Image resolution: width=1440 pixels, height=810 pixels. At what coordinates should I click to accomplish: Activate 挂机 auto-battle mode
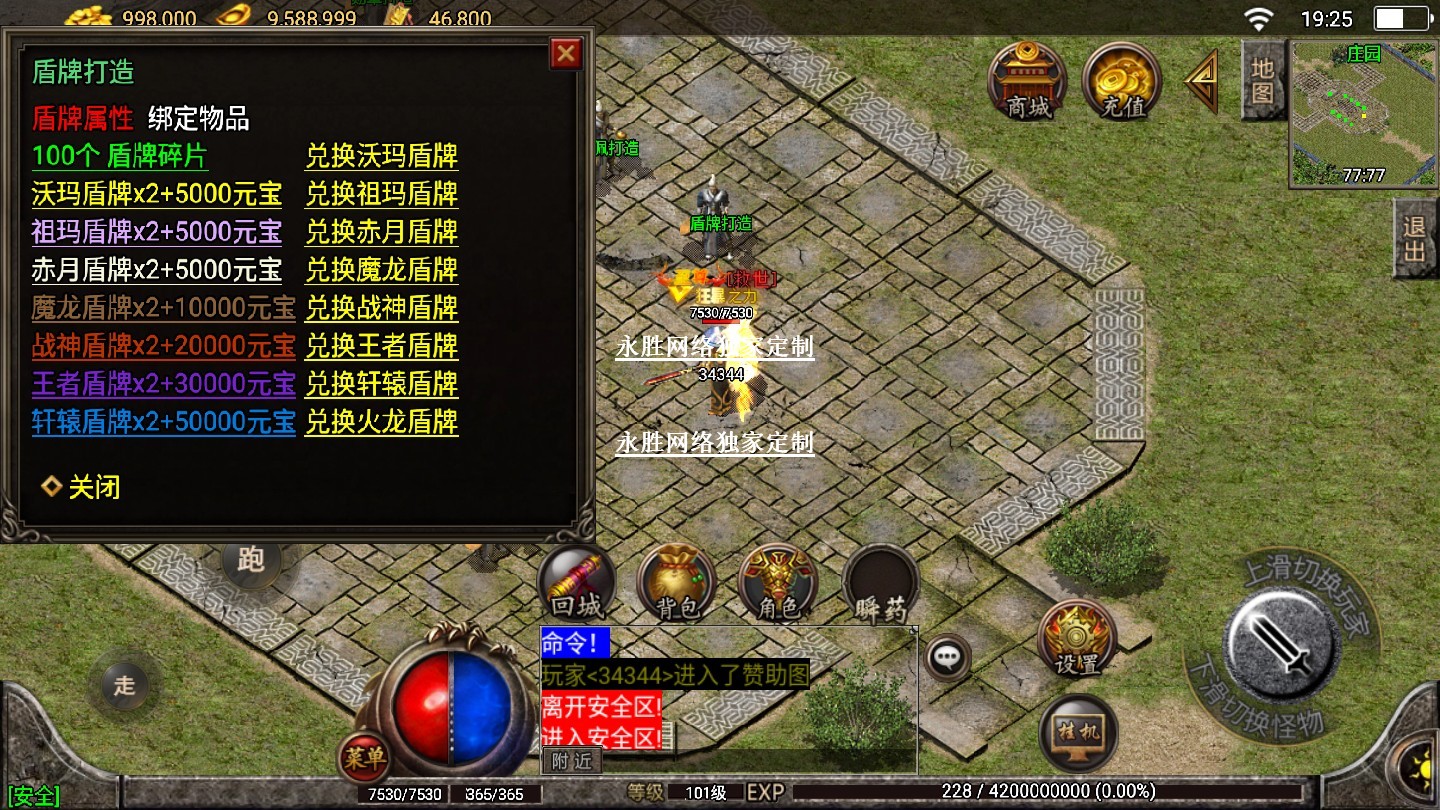tap(1078, 732)
